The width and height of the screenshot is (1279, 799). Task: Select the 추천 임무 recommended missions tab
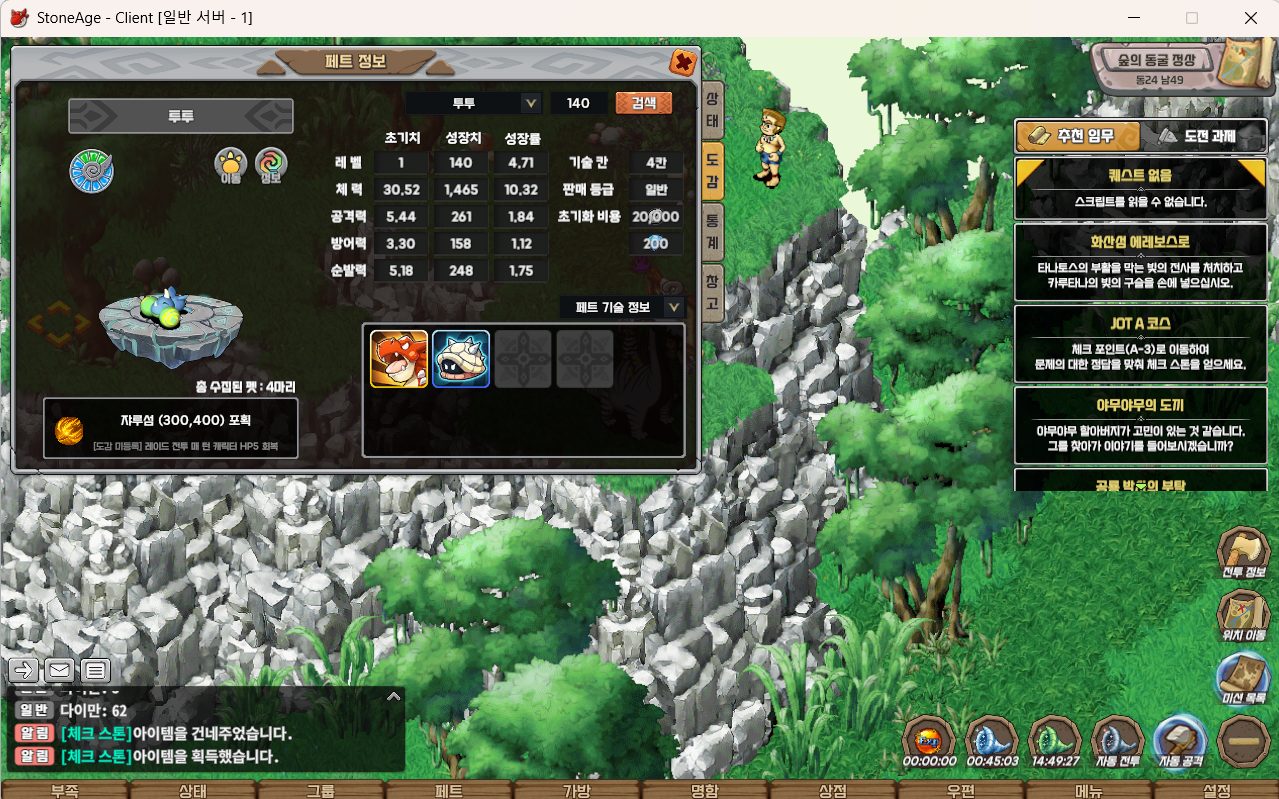click(1077, 137)
